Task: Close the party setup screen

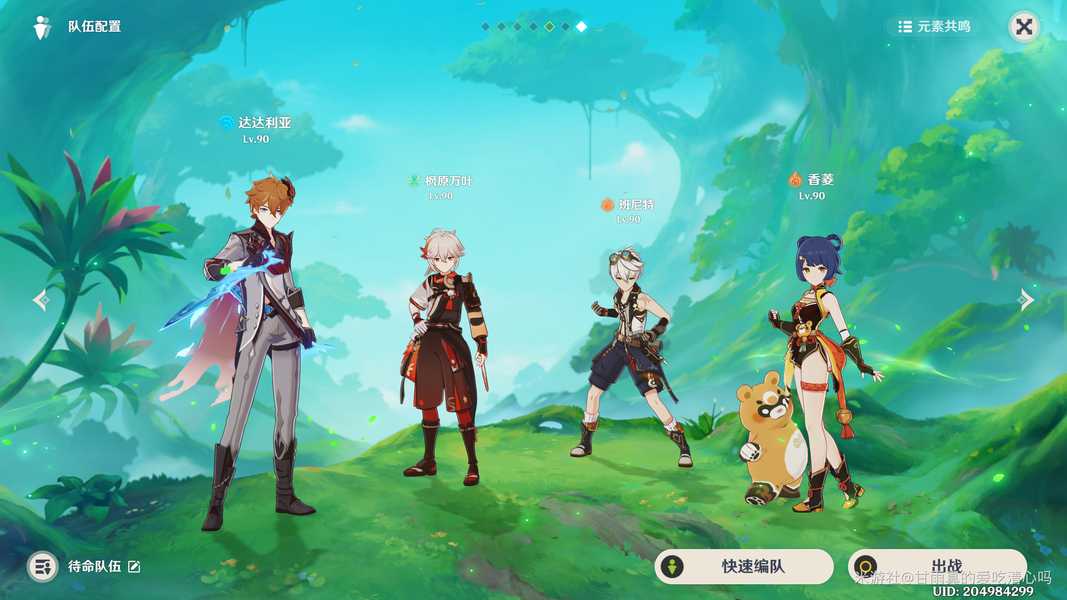Action: (x=1024, y=27)
